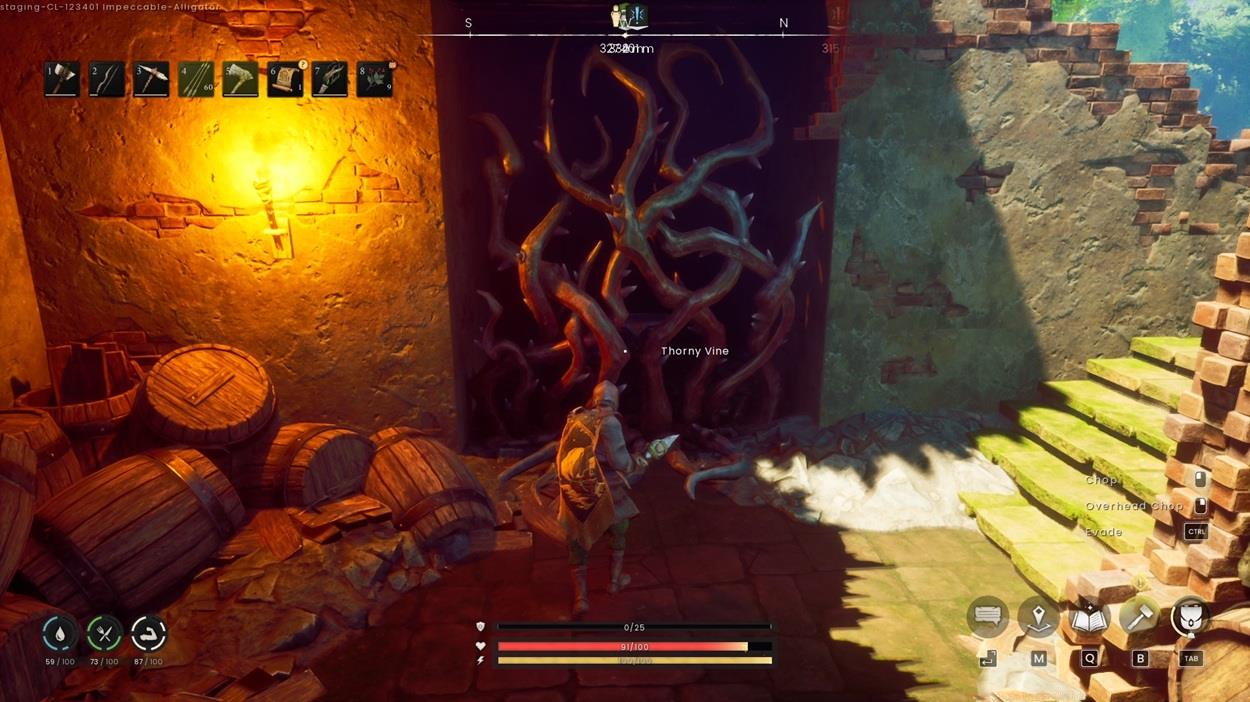Open the backpack inventory icon

click(1190, 618)
